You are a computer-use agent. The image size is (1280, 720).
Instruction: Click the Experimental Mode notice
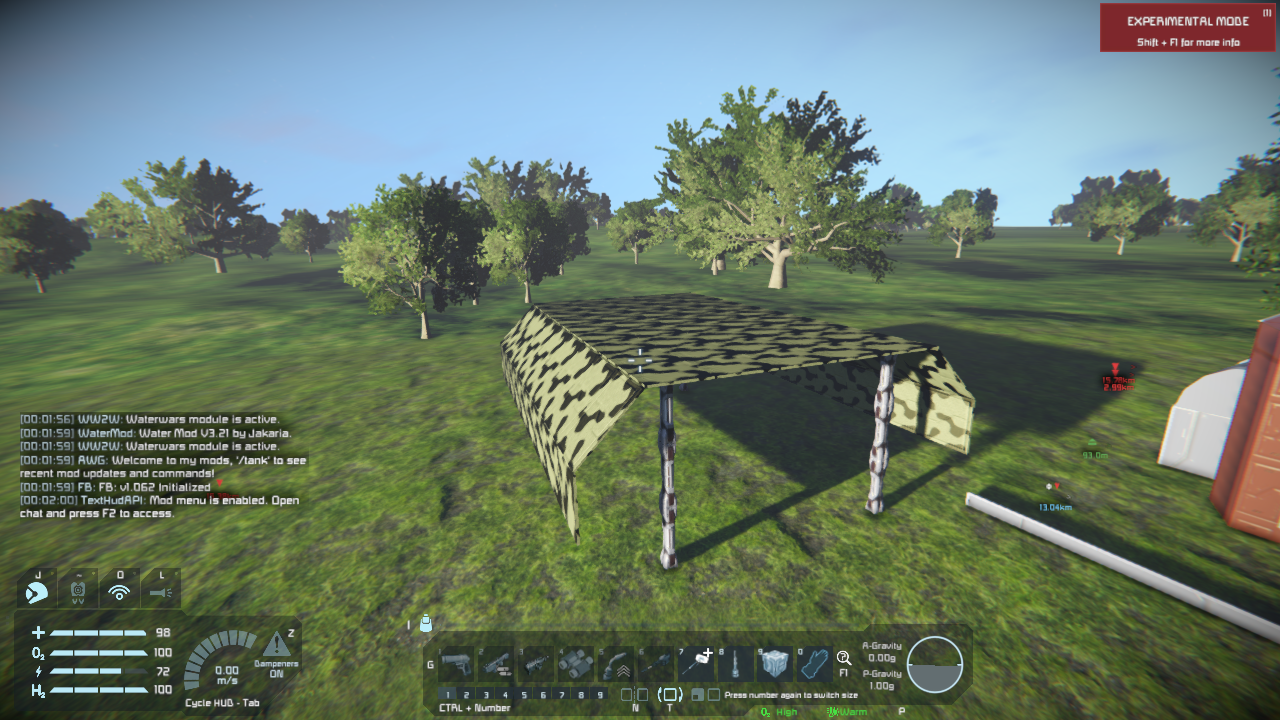pos(1187,28)
